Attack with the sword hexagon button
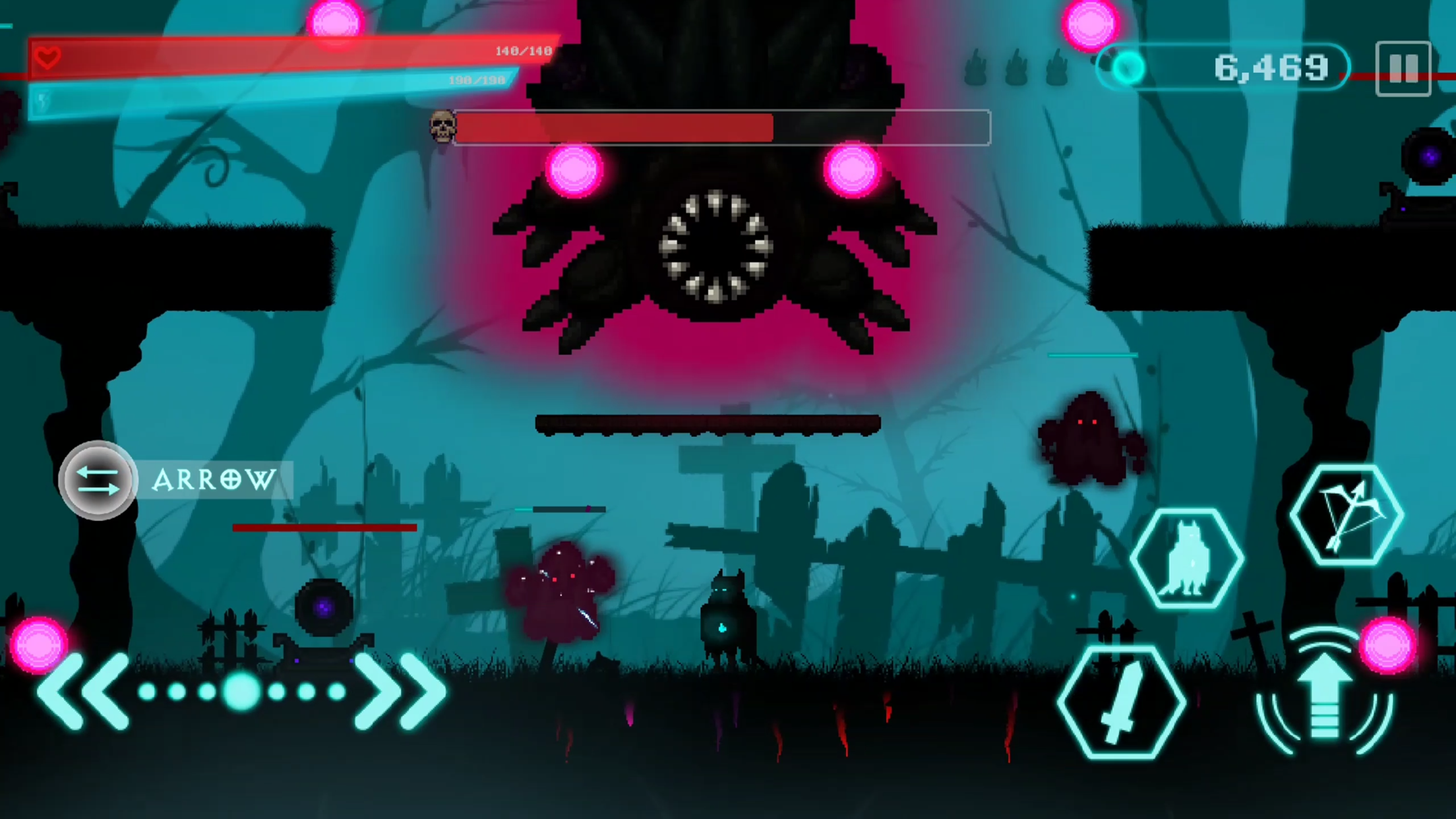 (x=1121, y=703)
